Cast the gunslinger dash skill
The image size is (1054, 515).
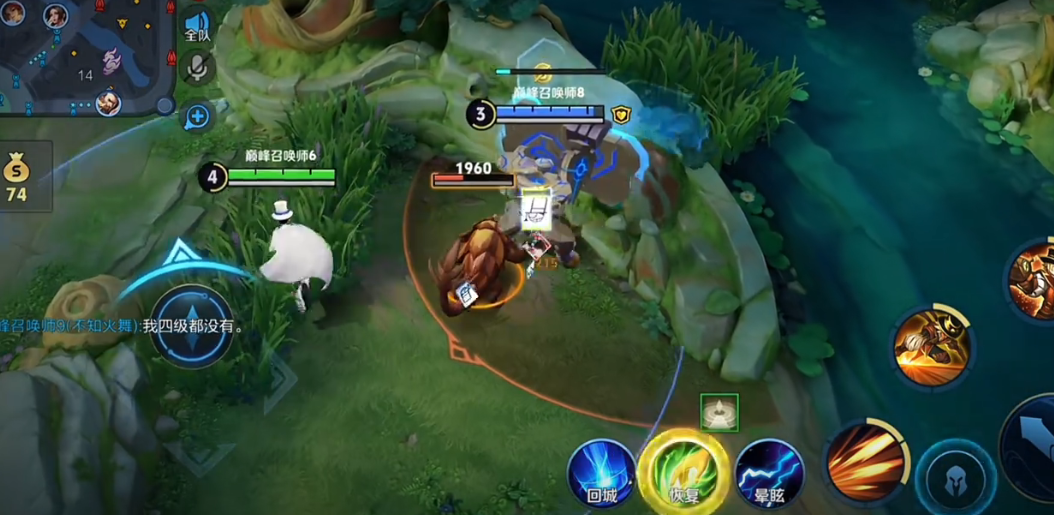pyautogui.click(x=932, y=345)
